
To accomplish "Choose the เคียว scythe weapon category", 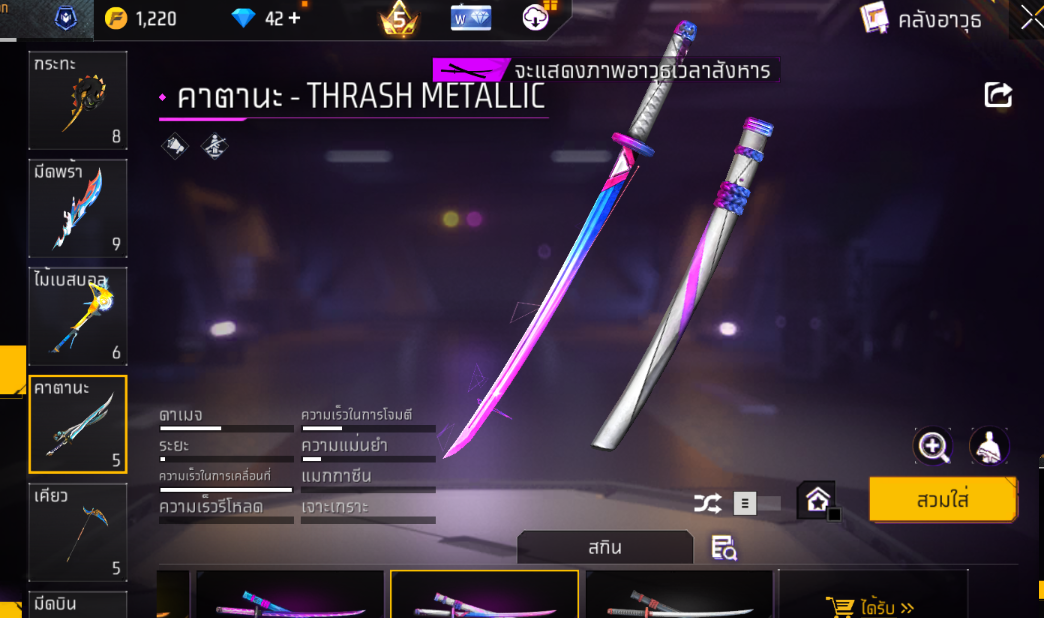I will click(78, 532).
